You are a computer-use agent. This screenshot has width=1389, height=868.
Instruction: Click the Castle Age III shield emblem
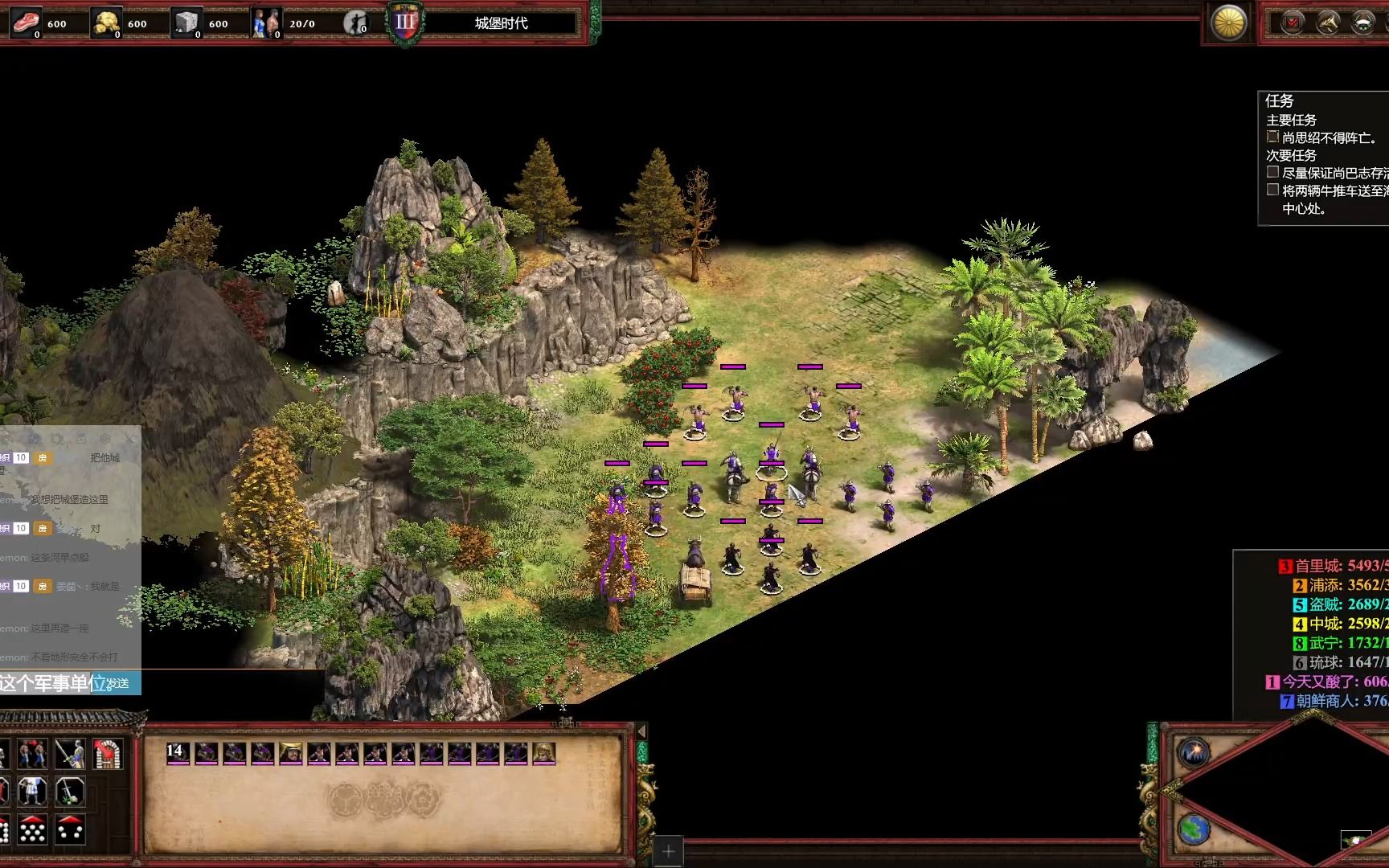405,23
